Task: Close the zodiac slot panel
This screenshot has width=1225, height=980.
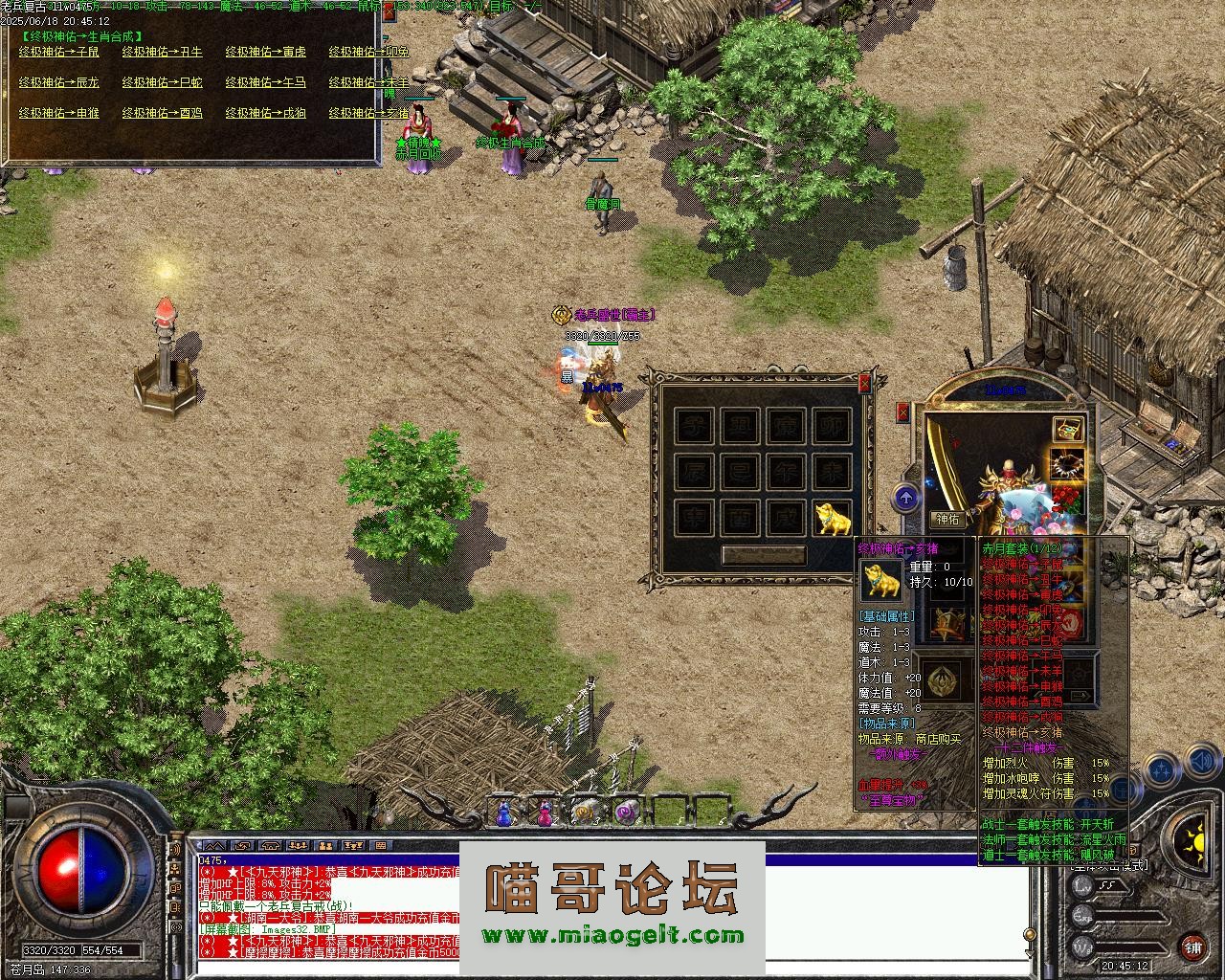Action: (x=864, y=384)
